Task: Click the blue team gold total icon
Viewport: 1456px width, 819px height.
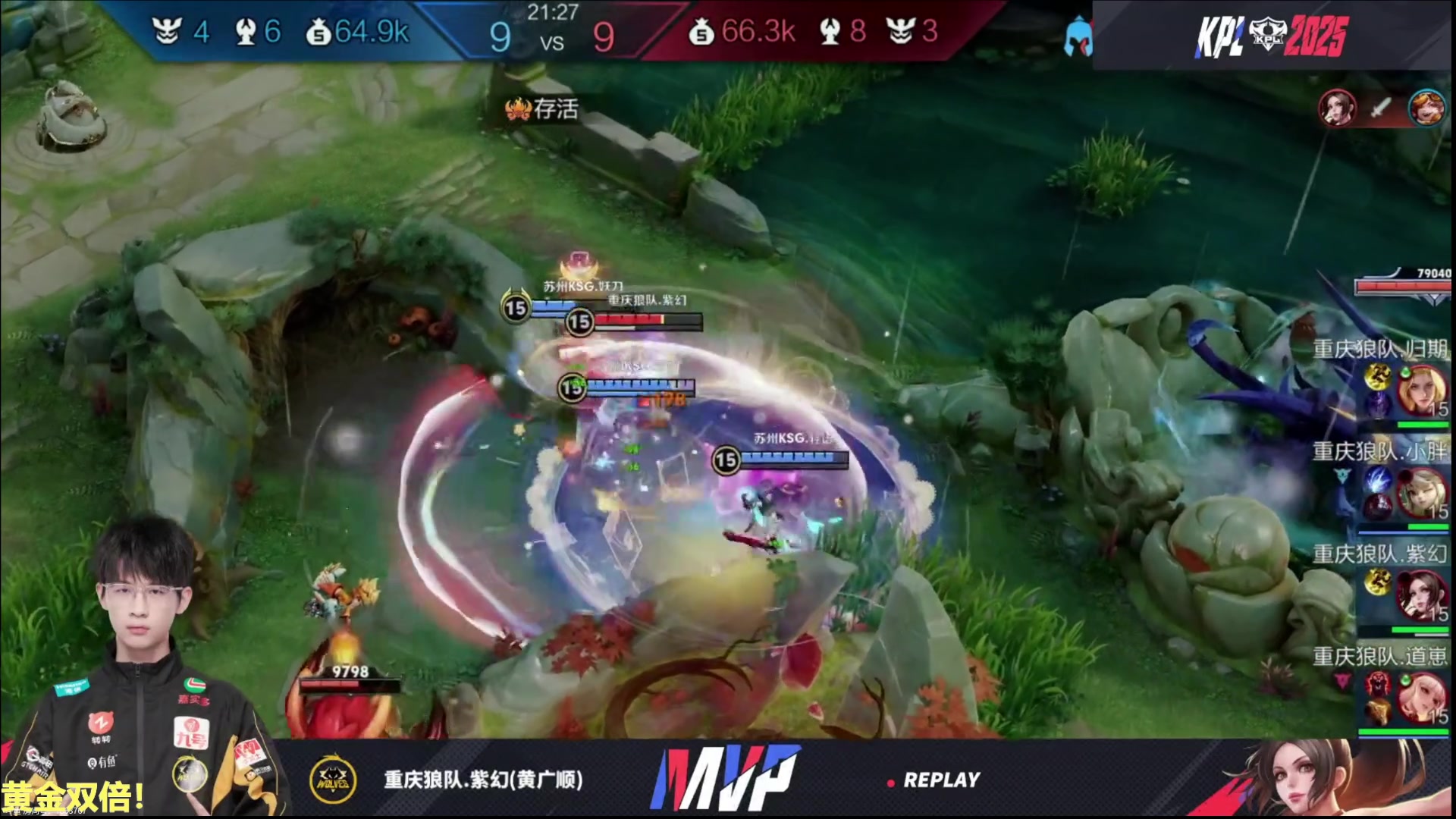Action: [318, 33]
